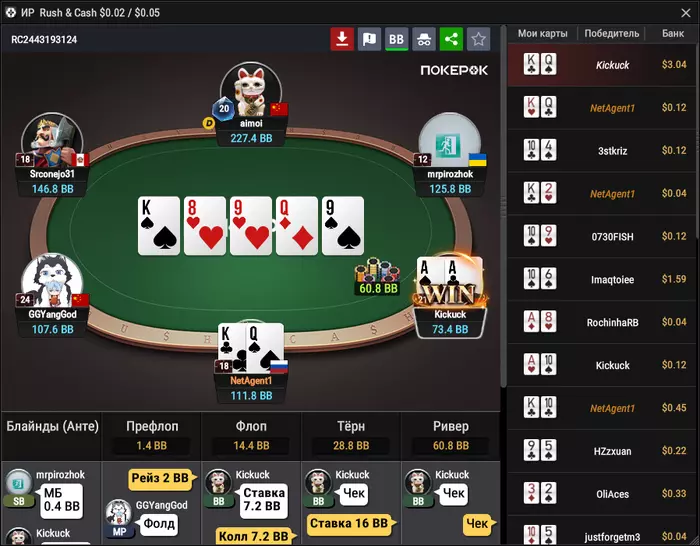Select the 0730FISH hand row
The height and width of the screenshot is (546, 700).
pos(604,236)
